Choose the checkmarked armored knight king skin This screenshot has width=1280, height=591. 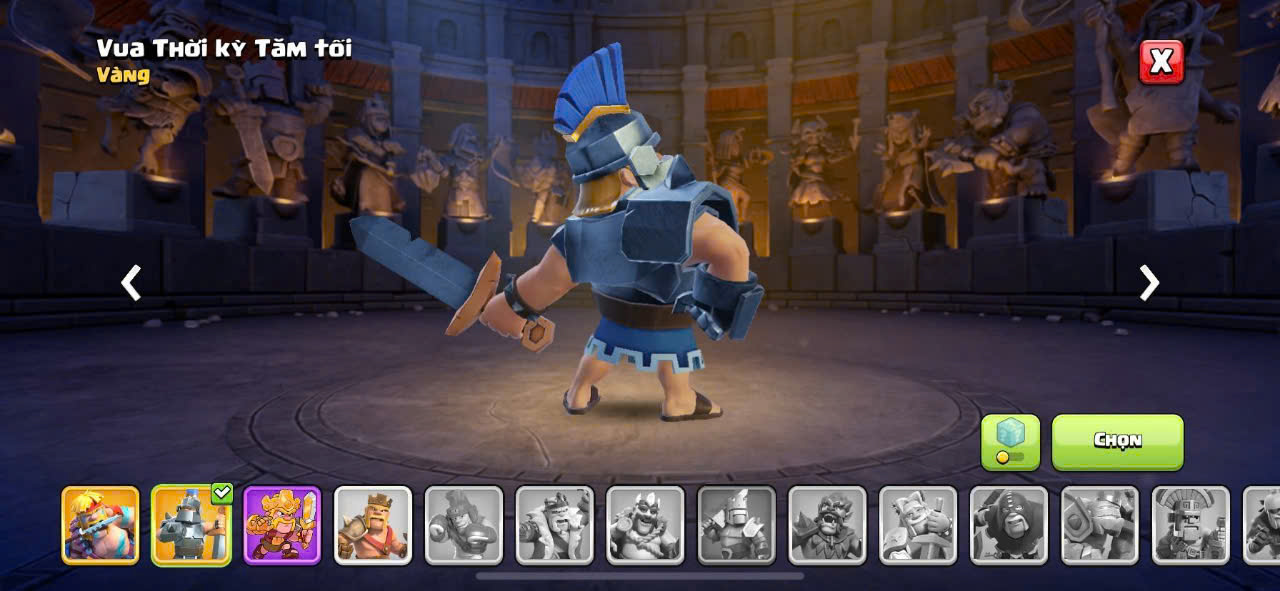coord(191,525)
